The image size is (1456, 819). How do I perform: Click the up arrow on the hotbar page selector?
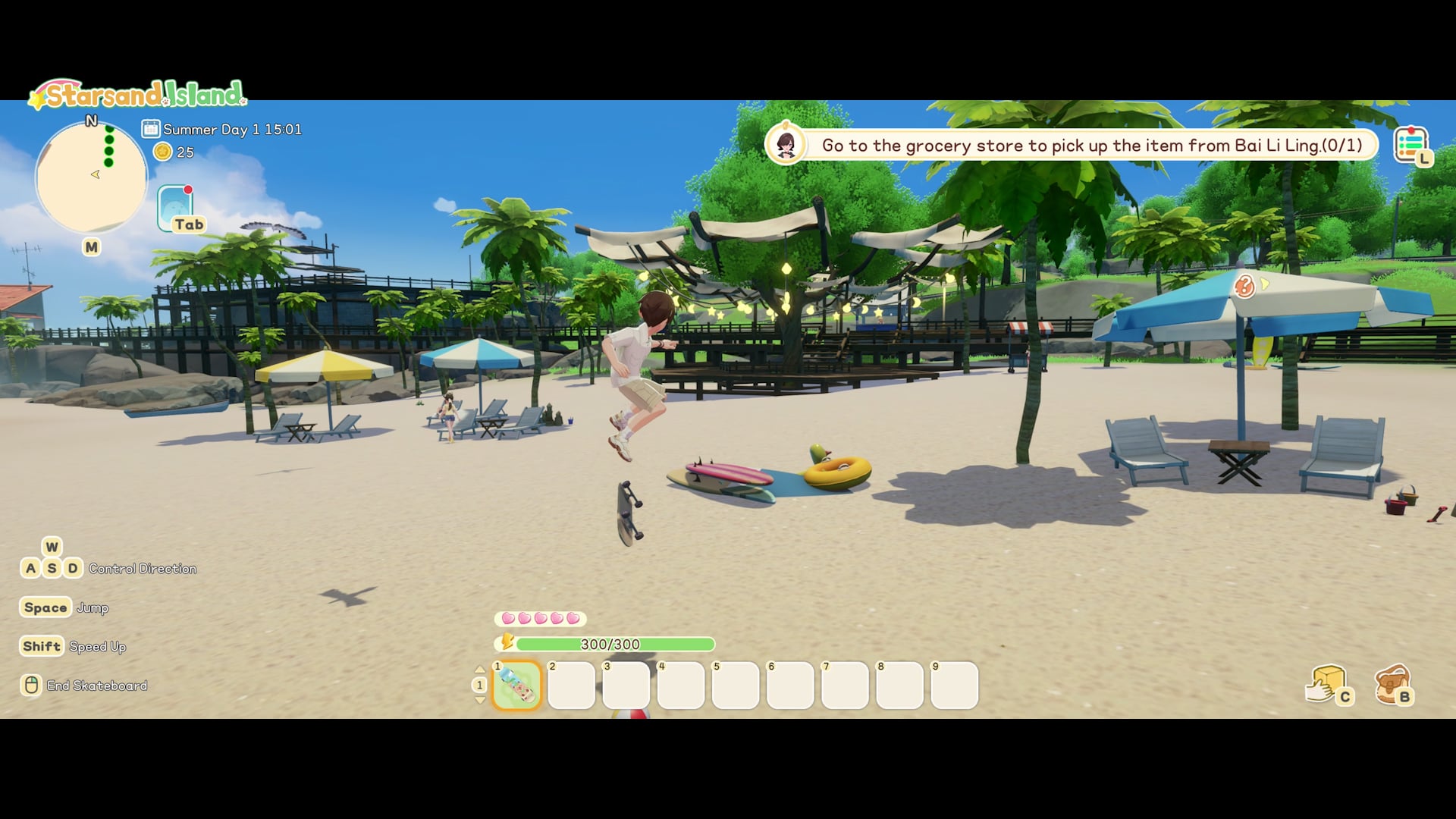click(481, 668)
